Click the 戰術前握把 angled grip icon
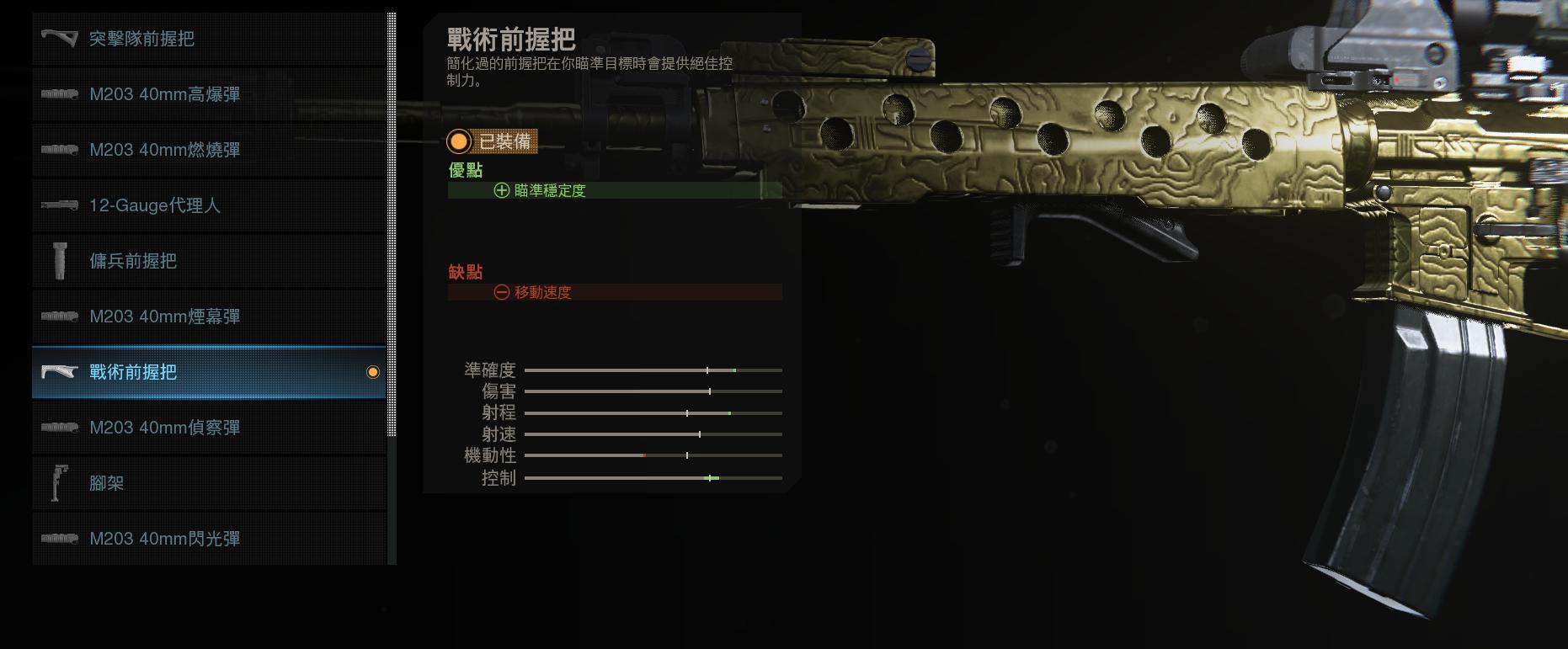This screenshot has height=649, width=1568. (57, 371)
